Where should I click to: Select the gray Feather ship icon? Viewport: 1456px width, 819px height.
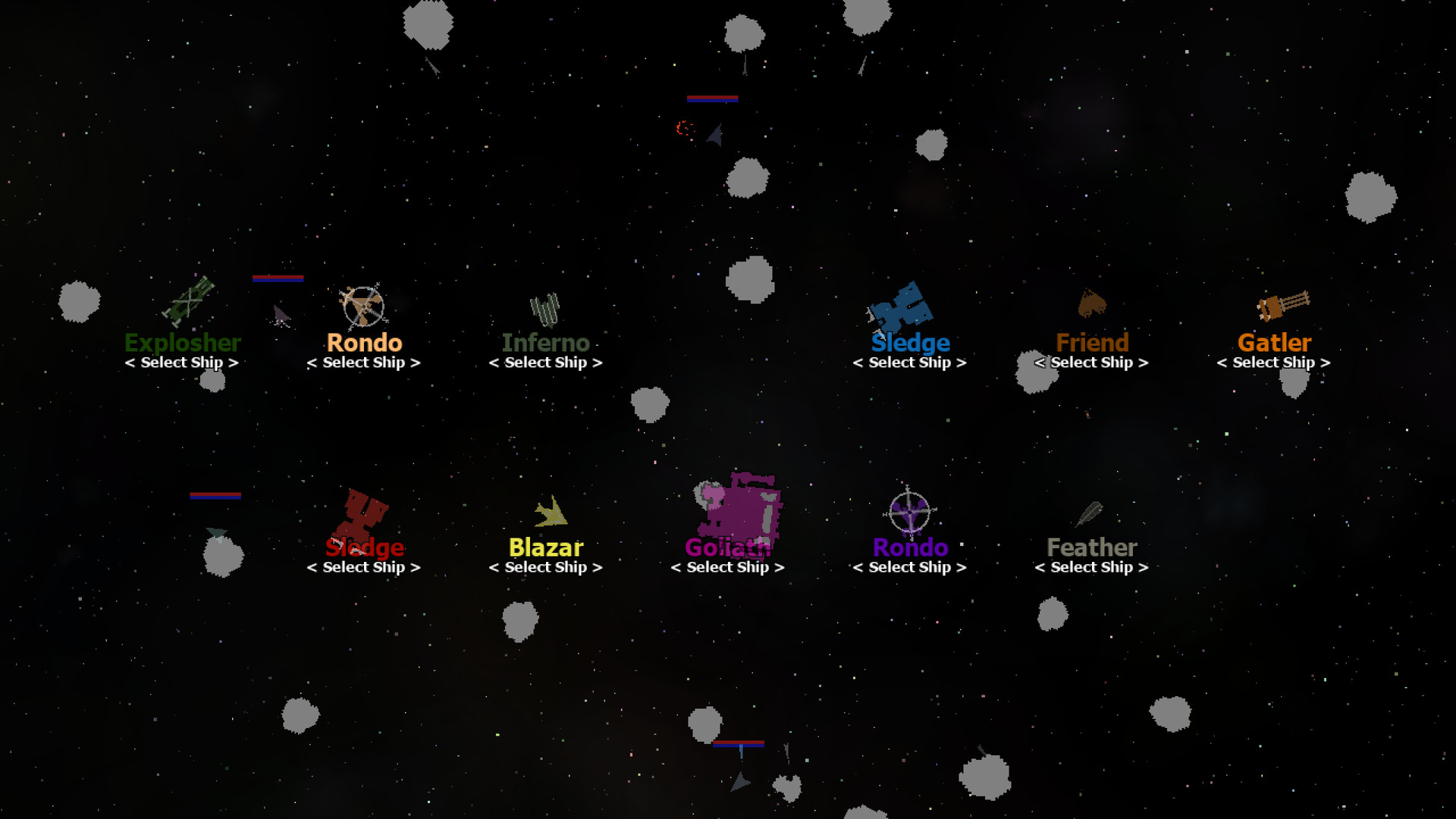tap(1090, 516)
